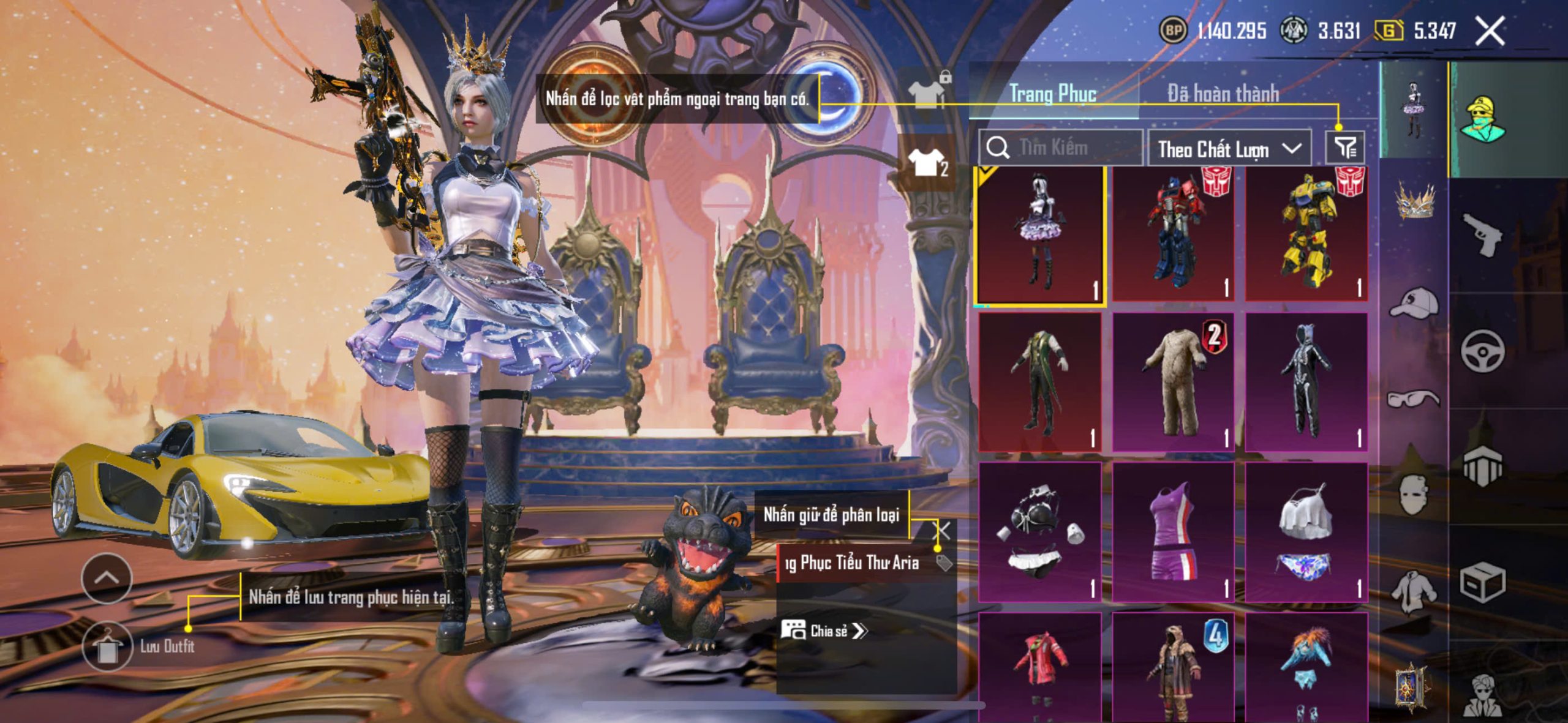Pick the beige mummy costume slot

click(x=1172, y=382)
